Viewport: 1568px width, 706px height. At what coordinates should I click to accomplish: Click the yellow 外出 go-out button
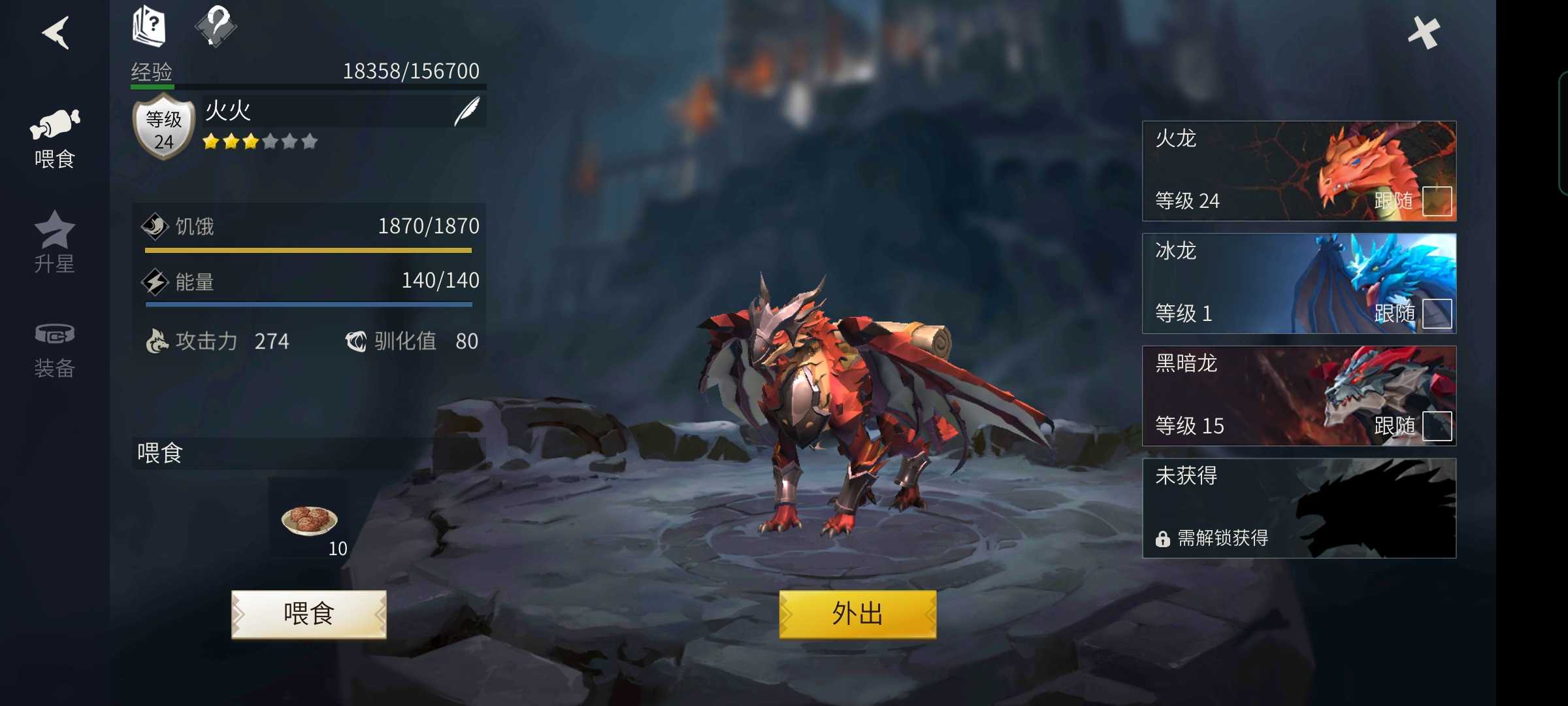[x=857, y=614]
